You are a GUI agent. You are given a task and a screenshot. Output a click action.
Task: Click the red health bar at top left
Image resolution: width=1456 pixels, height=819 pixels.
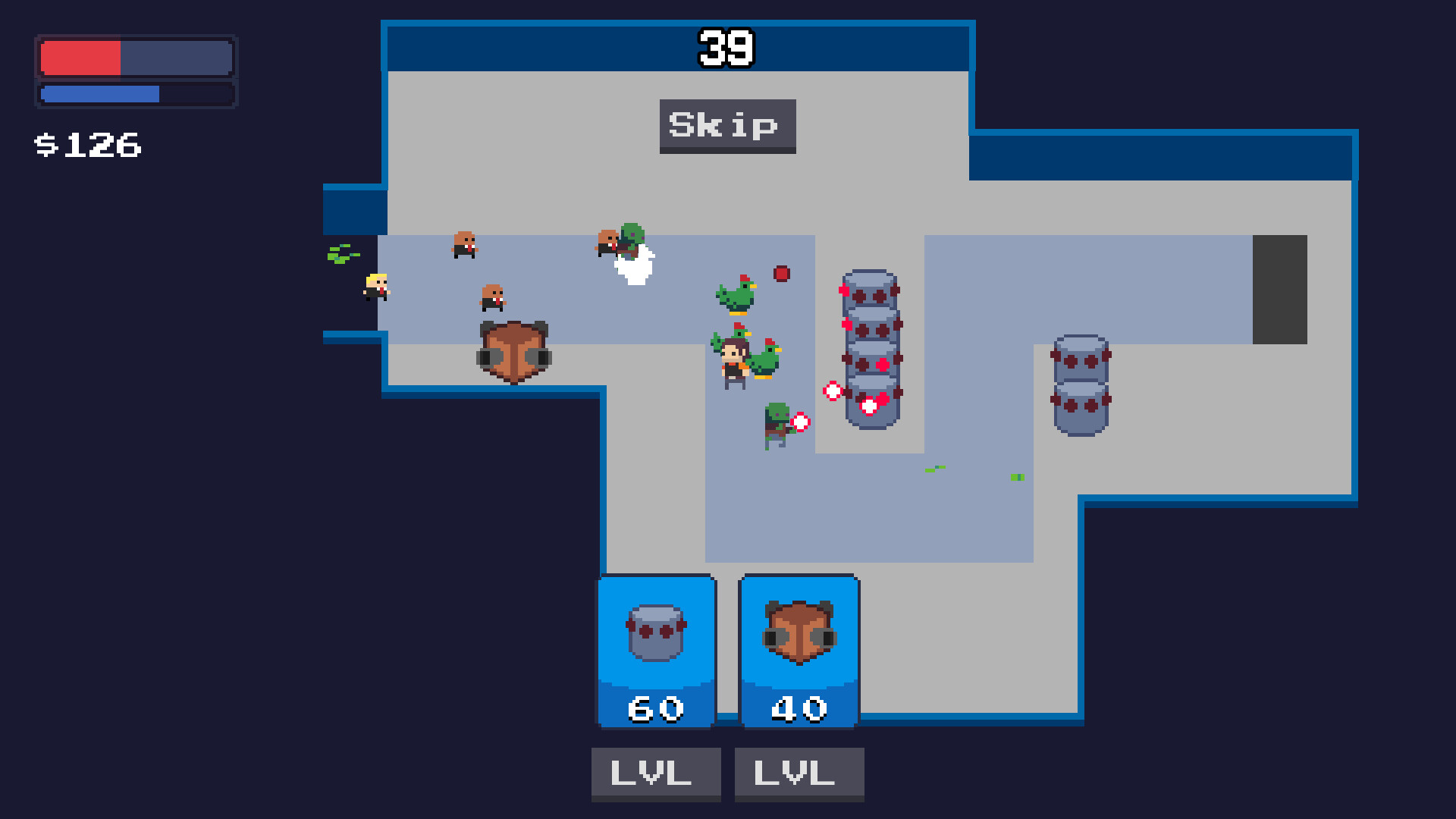point(80,55)
